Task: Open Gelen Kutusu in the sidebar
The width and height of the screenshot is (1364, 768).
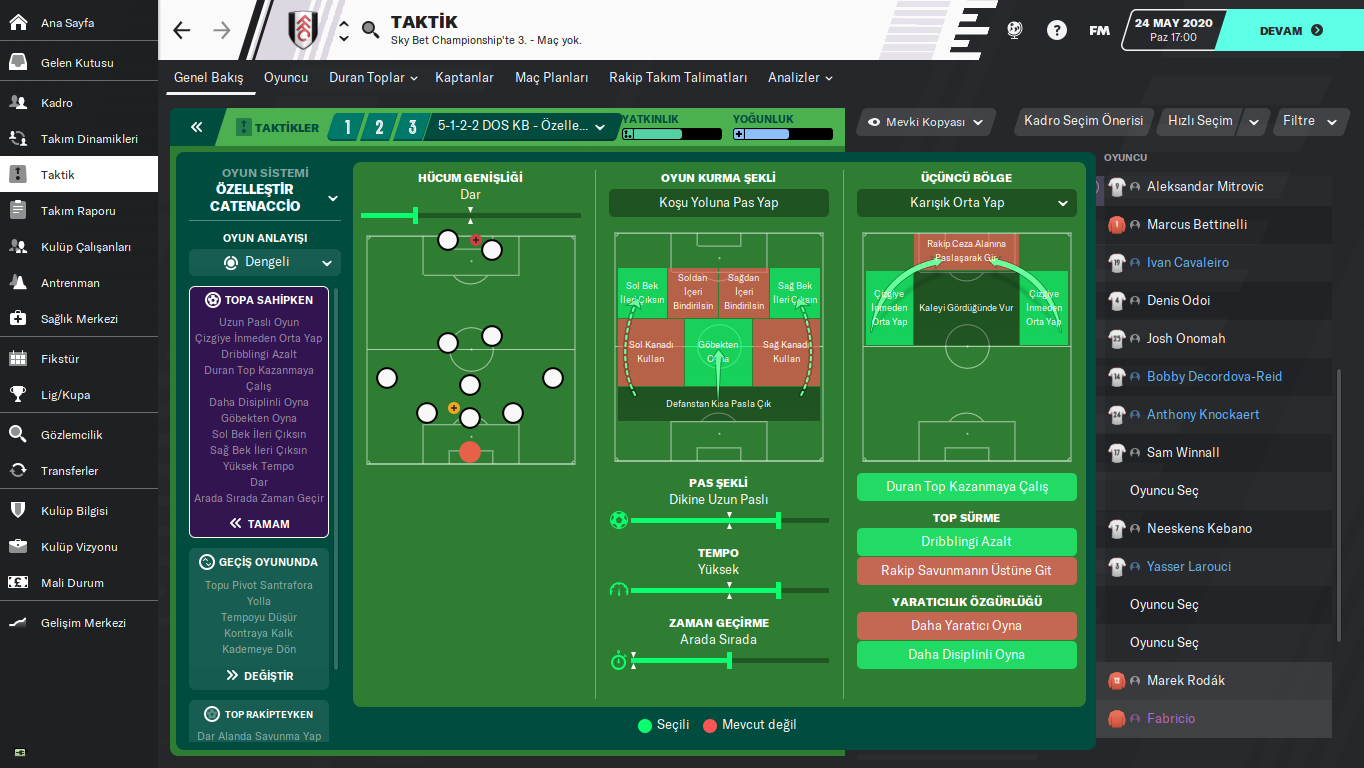Action: point(77,63)
